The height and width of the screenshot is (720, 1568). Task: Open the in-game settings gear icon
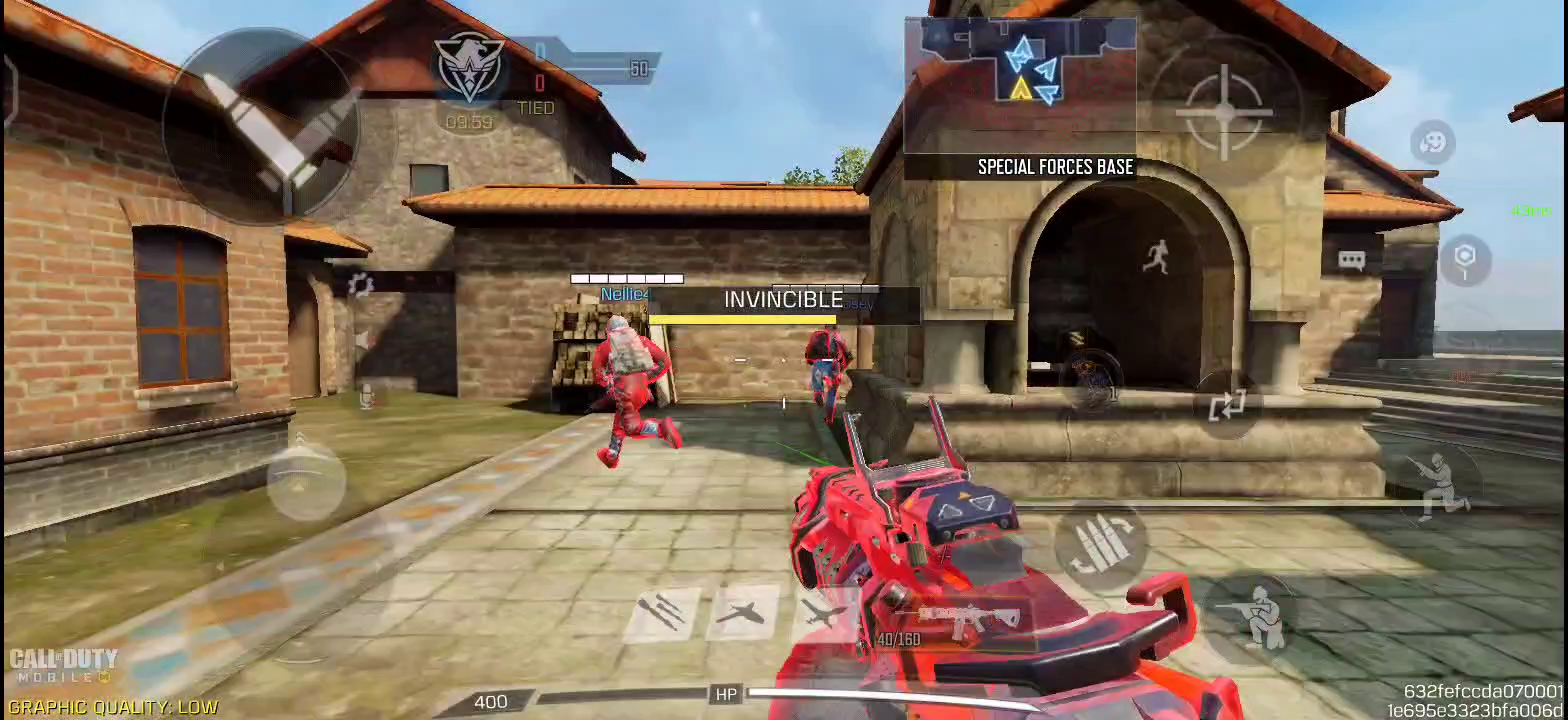pyautogui.click(x=360, y=284)
